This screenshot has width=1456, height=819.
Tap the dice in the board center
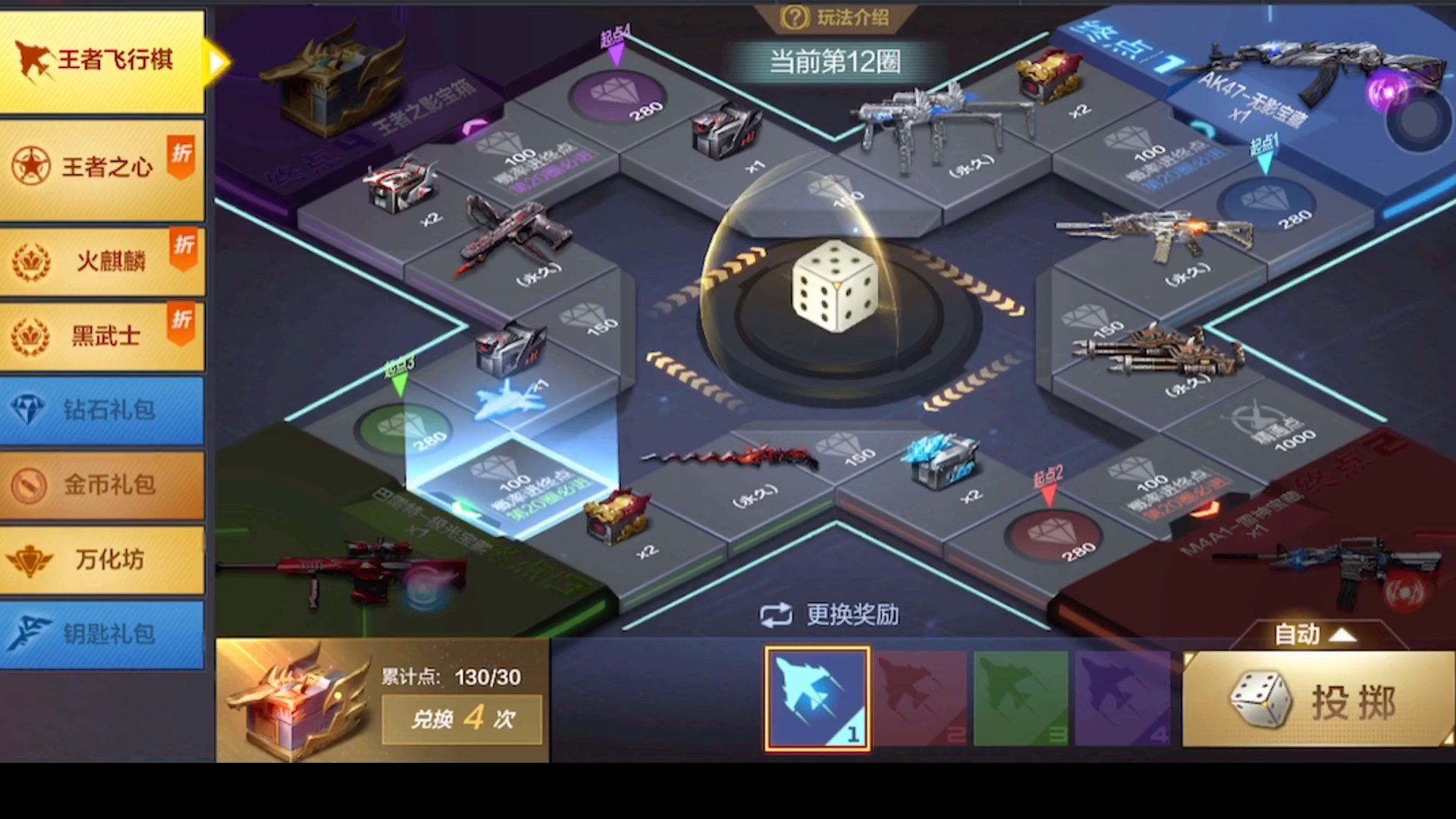834,287
